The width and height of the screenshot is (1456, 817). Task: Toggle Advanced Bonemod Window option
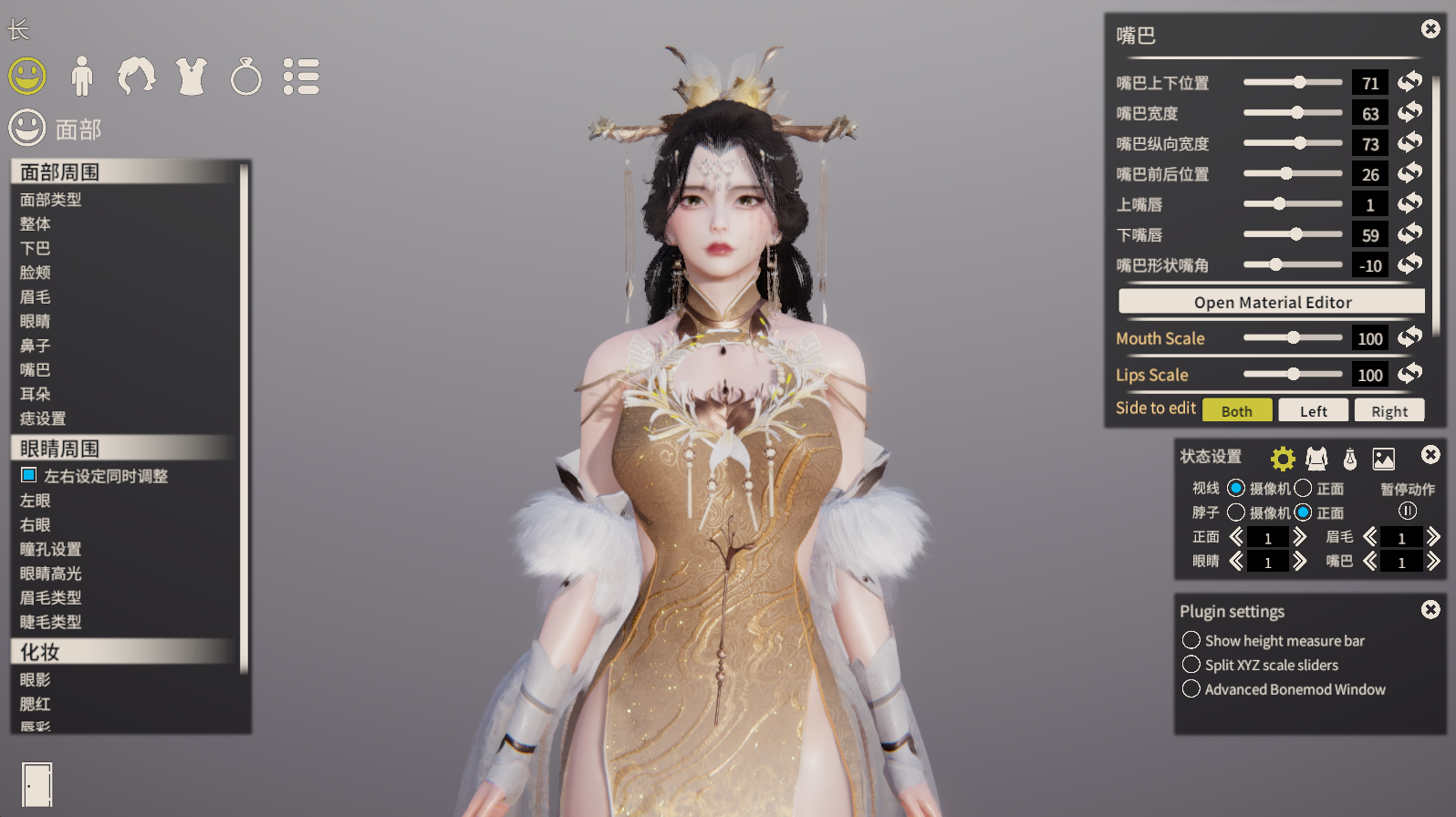coord(1191,688)
